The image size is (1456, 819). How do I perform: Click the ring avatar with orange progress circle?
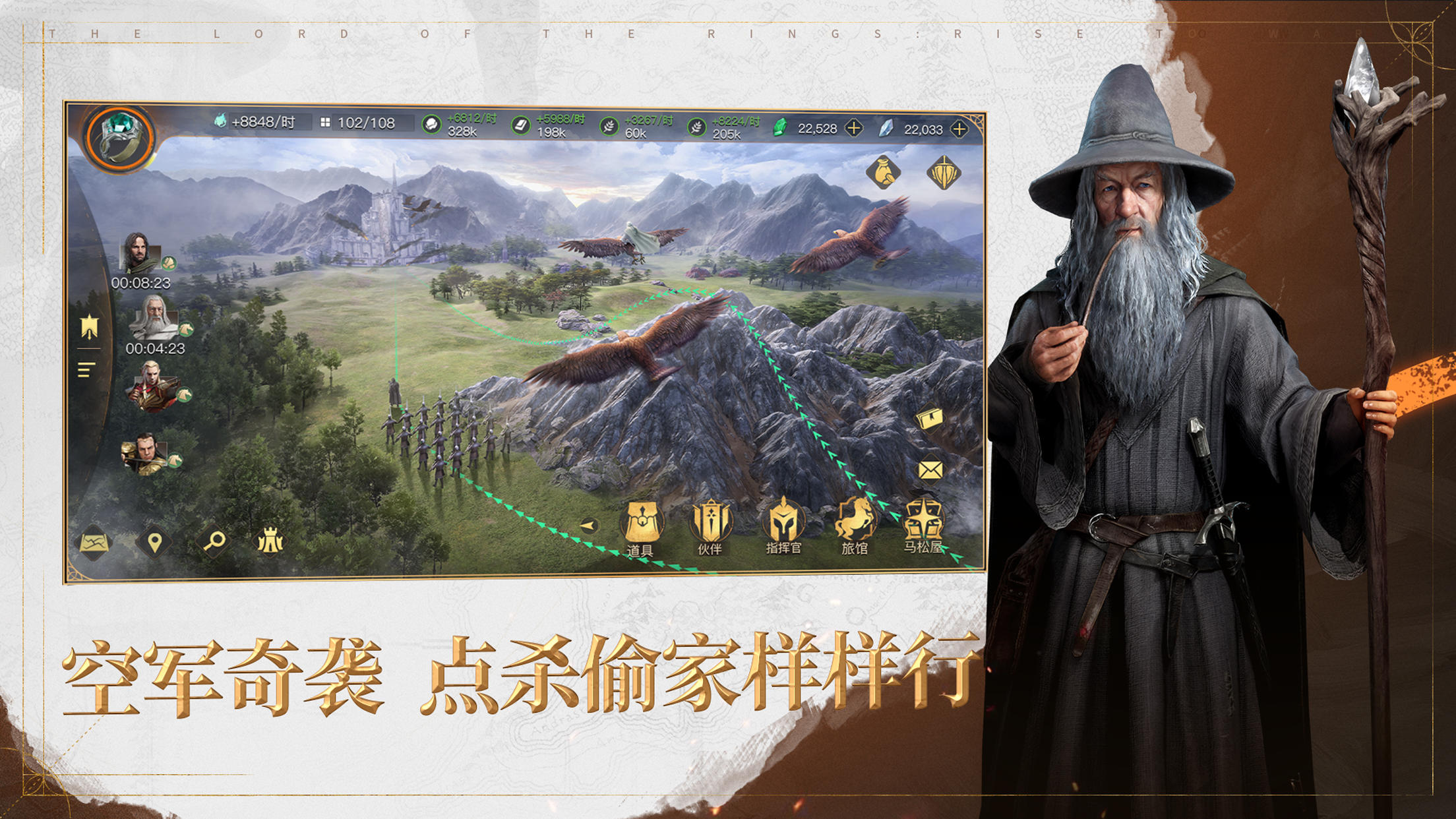click(x=117, y=136)
